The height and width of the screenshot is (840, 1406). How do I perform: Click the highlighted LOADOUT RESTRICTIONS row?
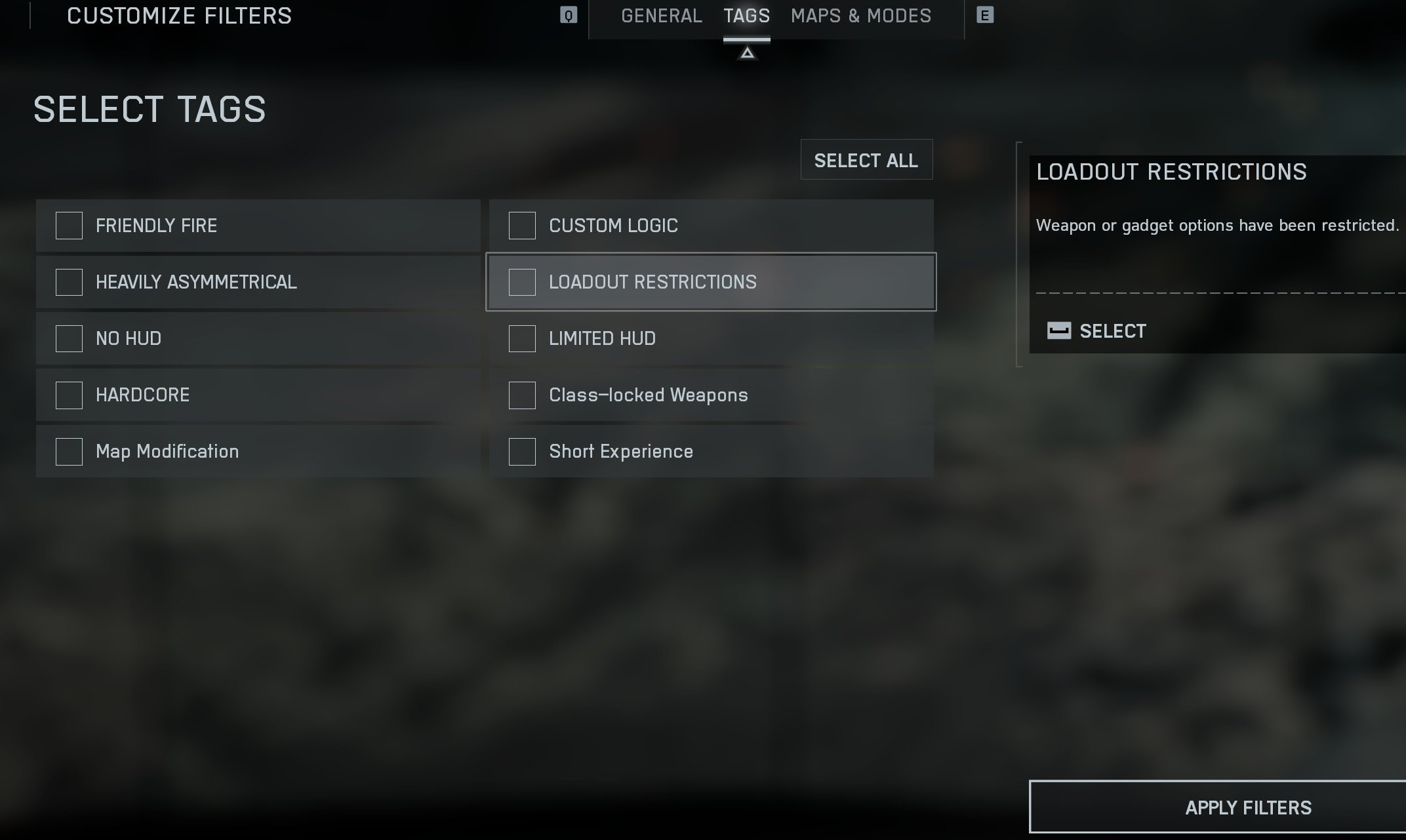point(710,282)
